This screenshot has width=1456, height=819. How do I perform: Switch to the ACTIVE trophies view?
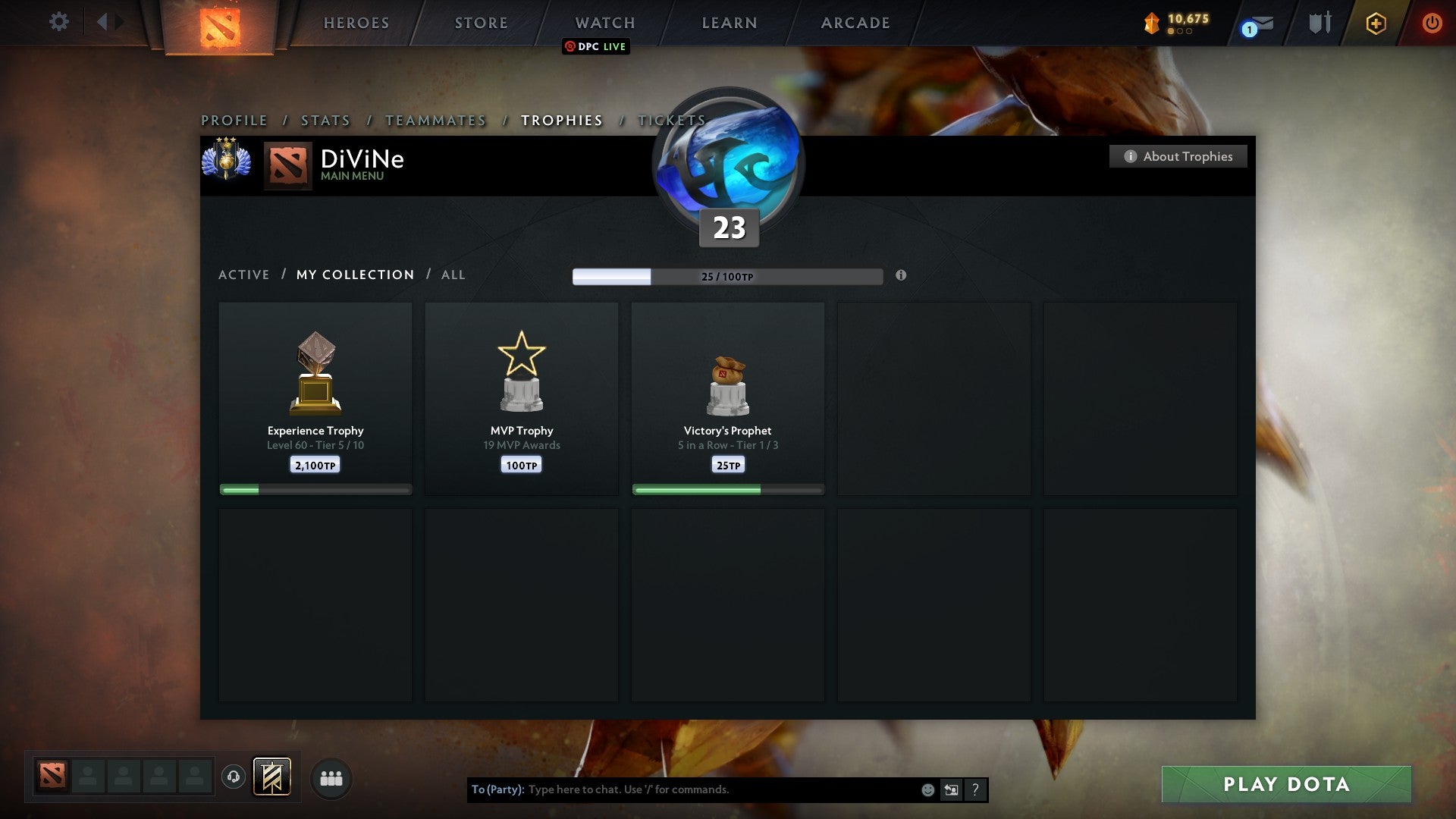(243, 275)
